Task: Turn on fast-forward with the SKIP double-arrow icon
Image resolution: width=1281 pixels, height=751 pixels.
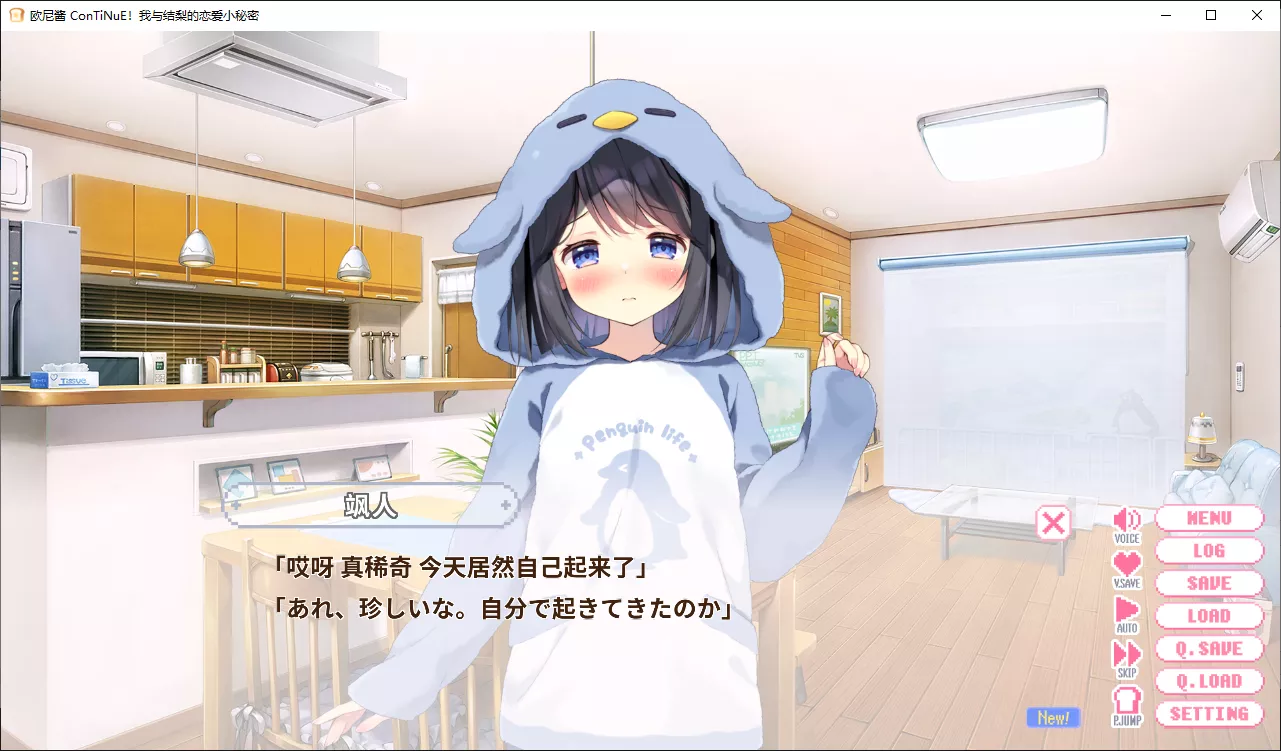Action: point(1128,655)
